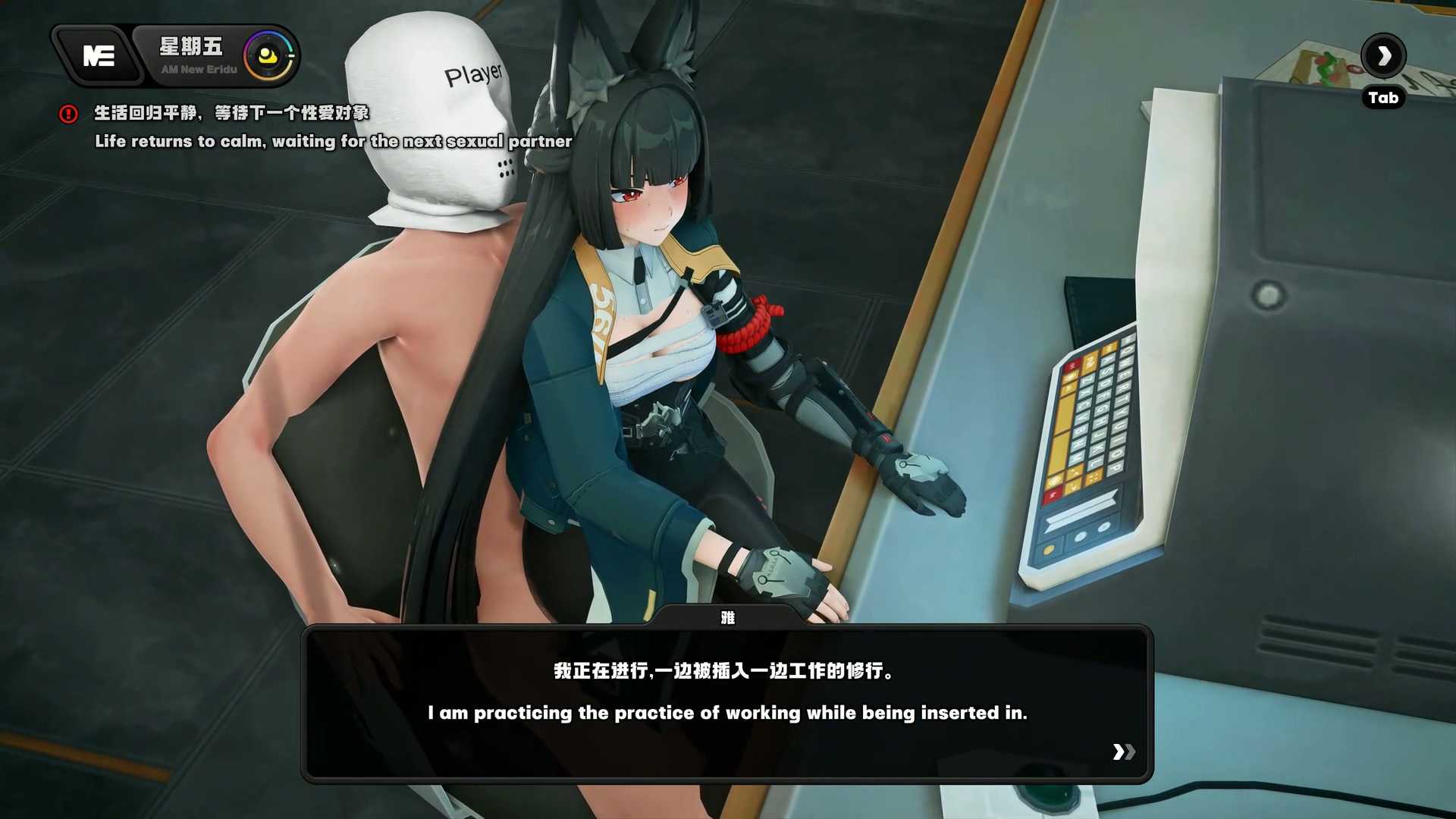Select the red exclamation objective marker
The width and height of the screenshot is (1456, 819).
click(x=68, y=114)
